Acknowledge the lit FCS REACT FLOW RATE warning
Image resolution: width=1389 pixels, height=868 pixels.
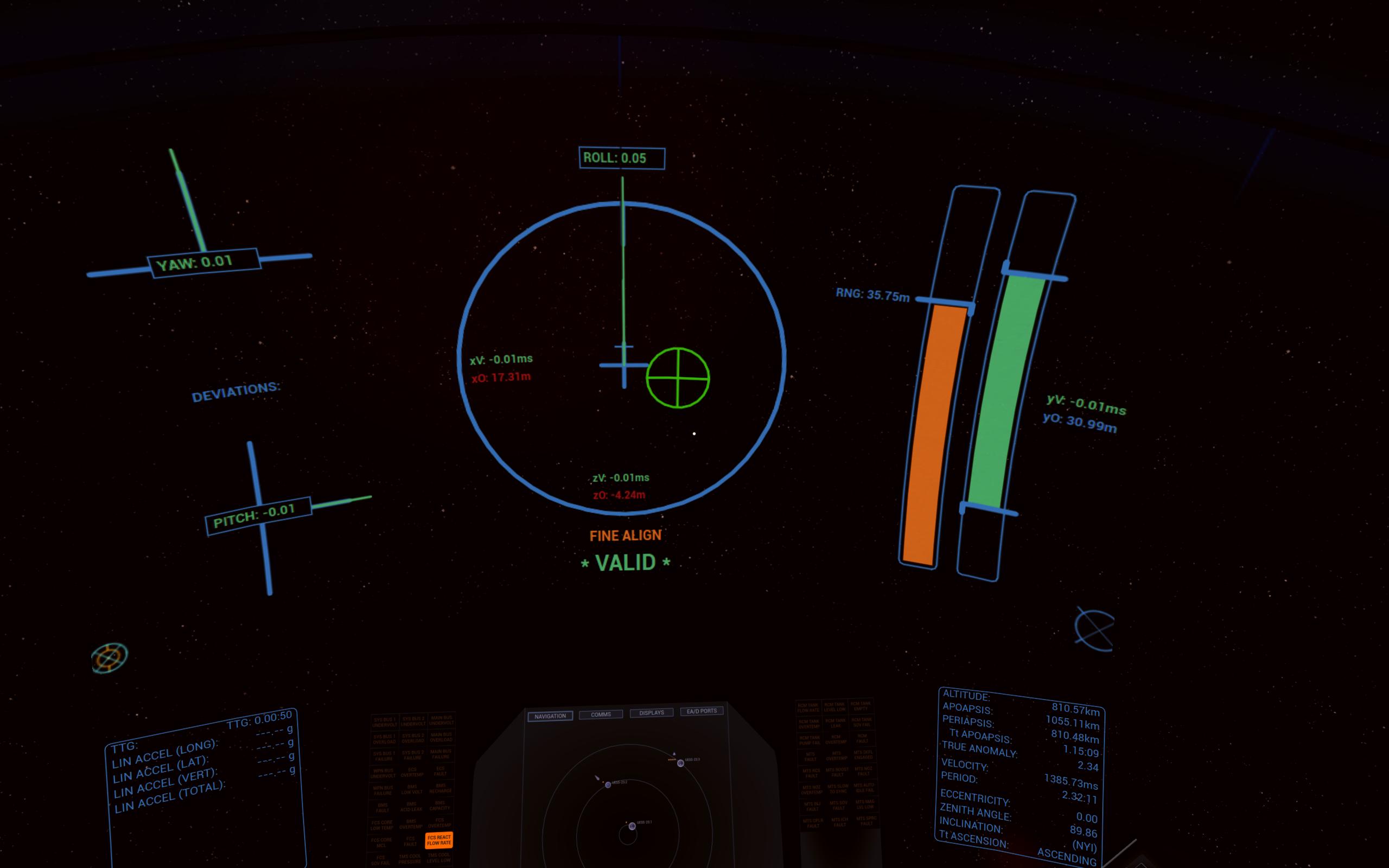pyautogui.click(x=439, y=840)
